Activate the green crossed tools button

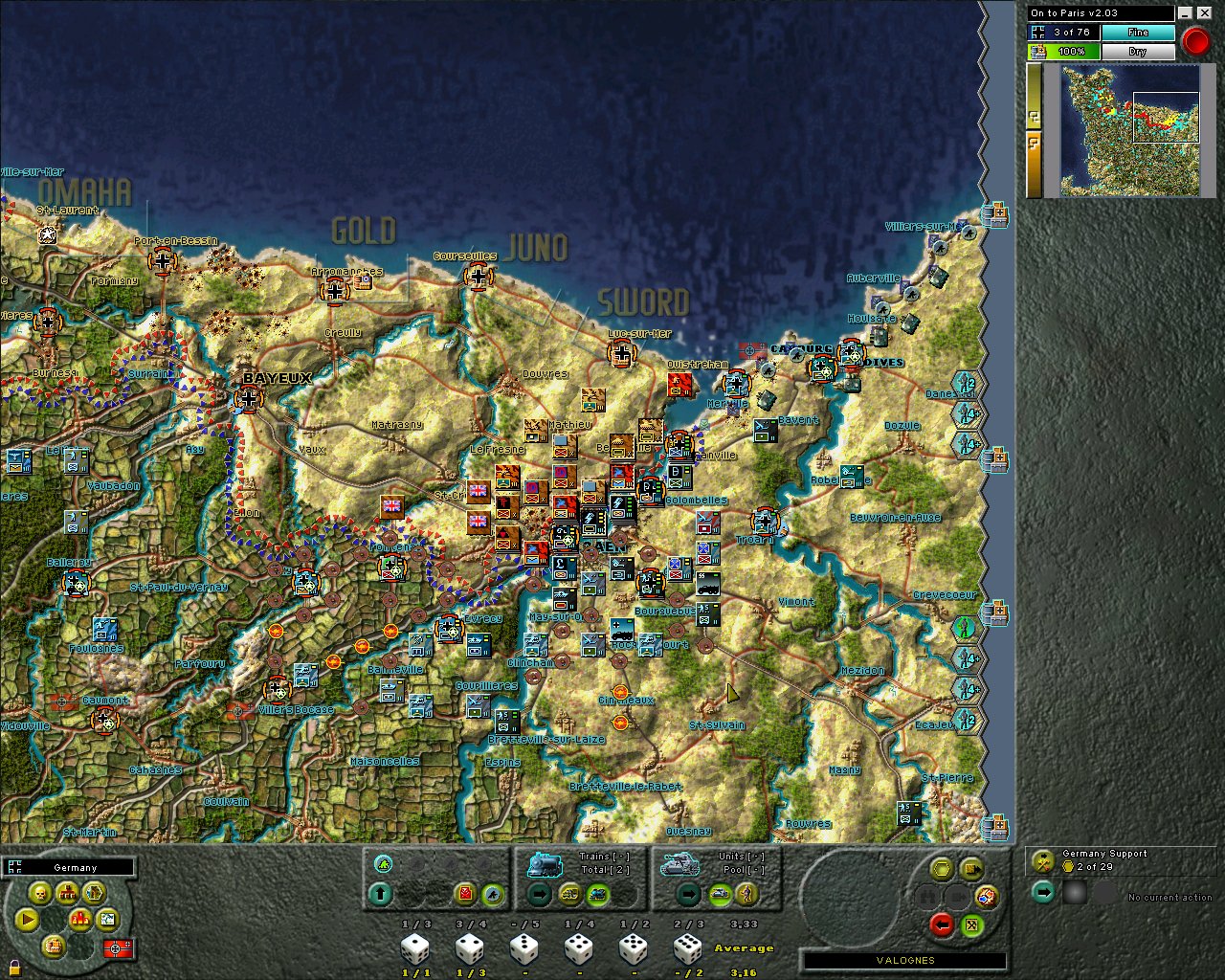pos(972,924)
